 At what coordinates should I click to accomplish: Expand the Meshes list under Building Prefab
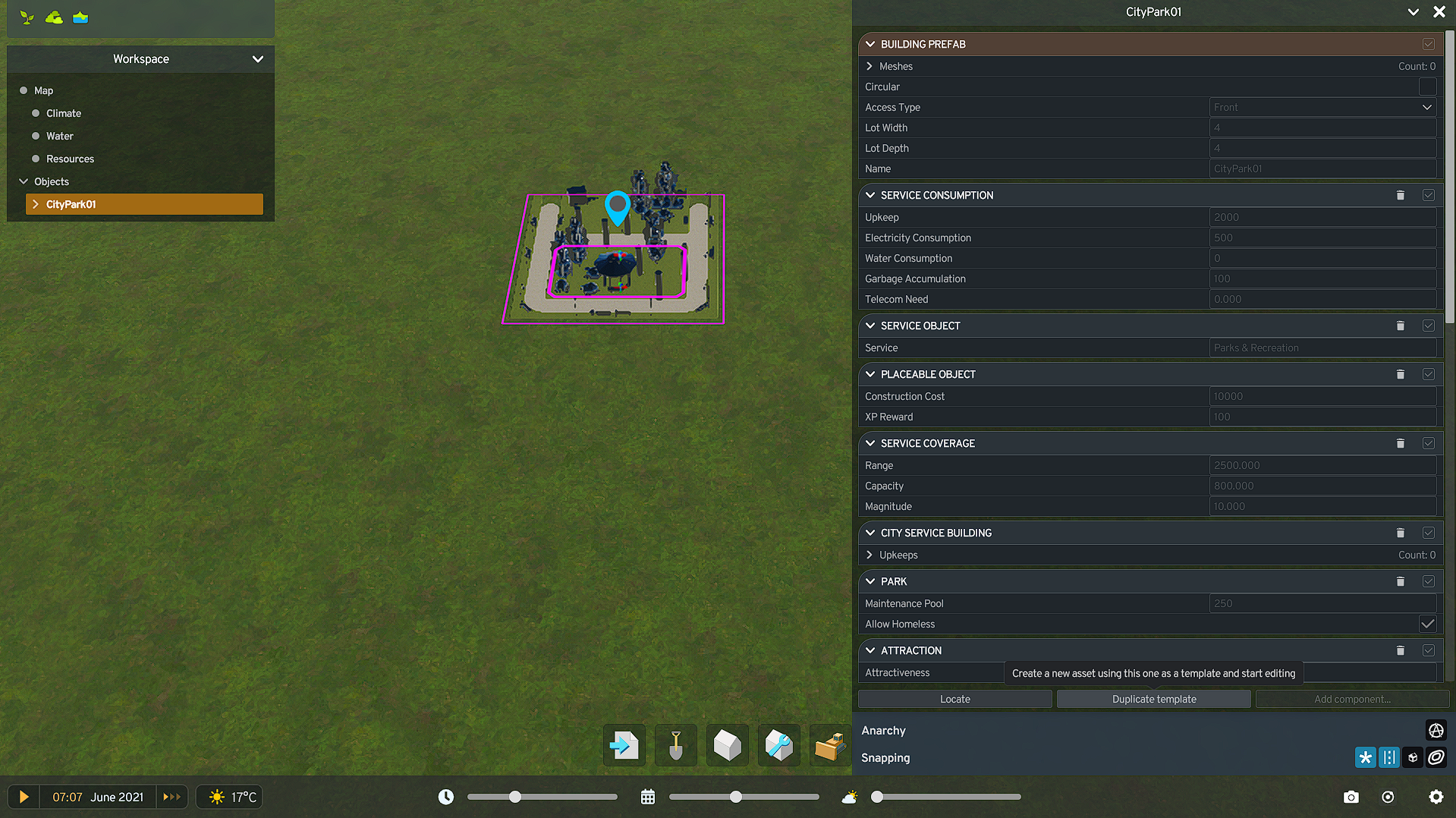click(x=870, y=66)
